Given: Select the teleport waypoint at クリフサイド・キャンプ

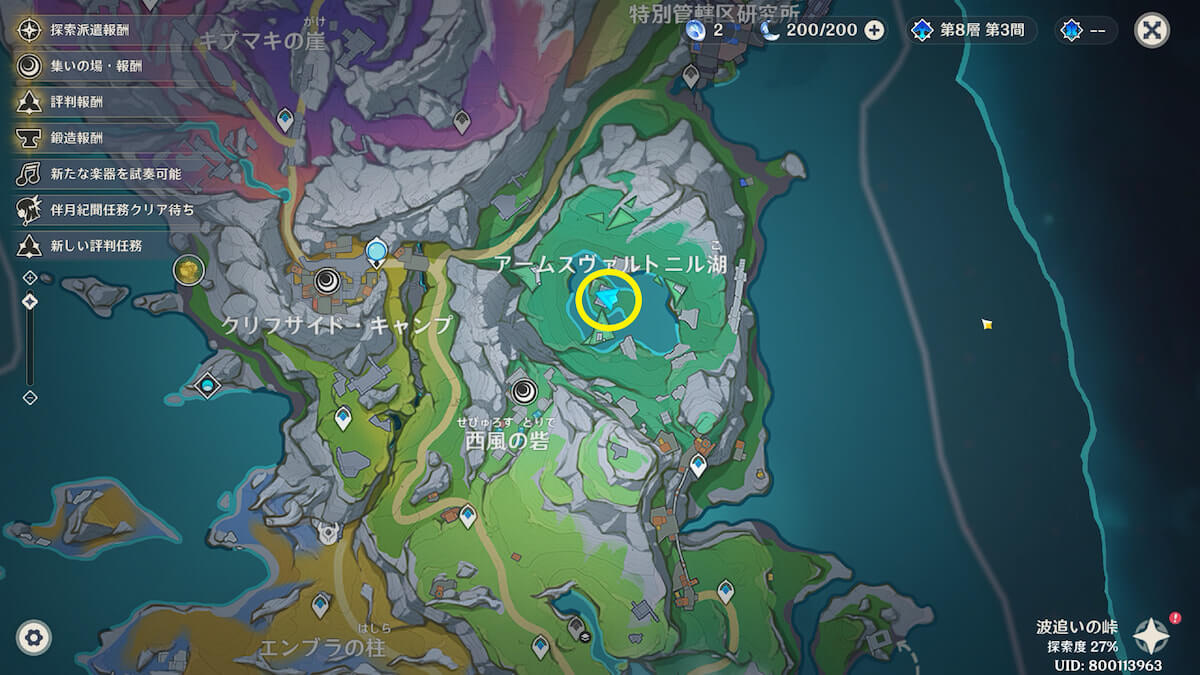Looking at the screenshot, I should tap(376, 250).
